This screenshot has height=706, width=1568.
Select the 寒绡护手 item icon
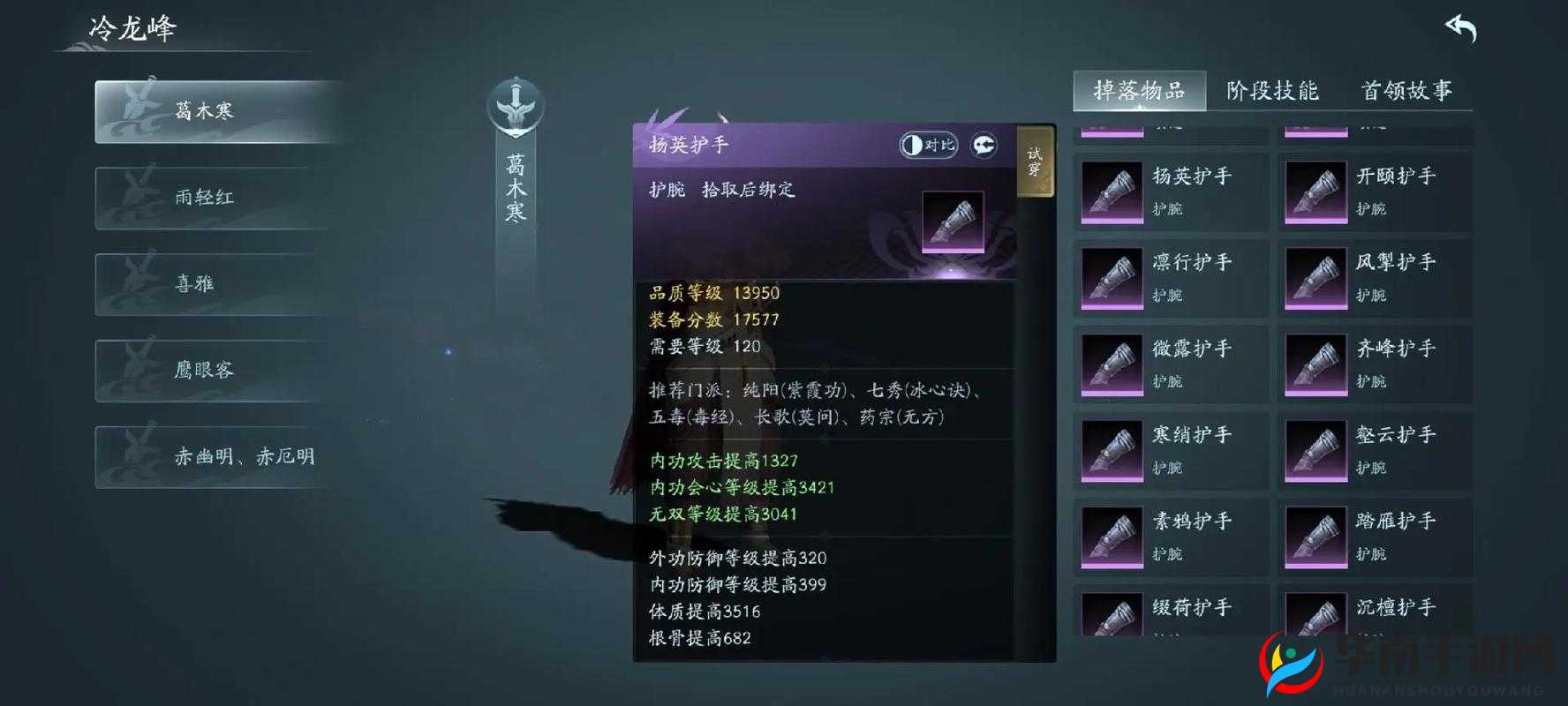1111,450
